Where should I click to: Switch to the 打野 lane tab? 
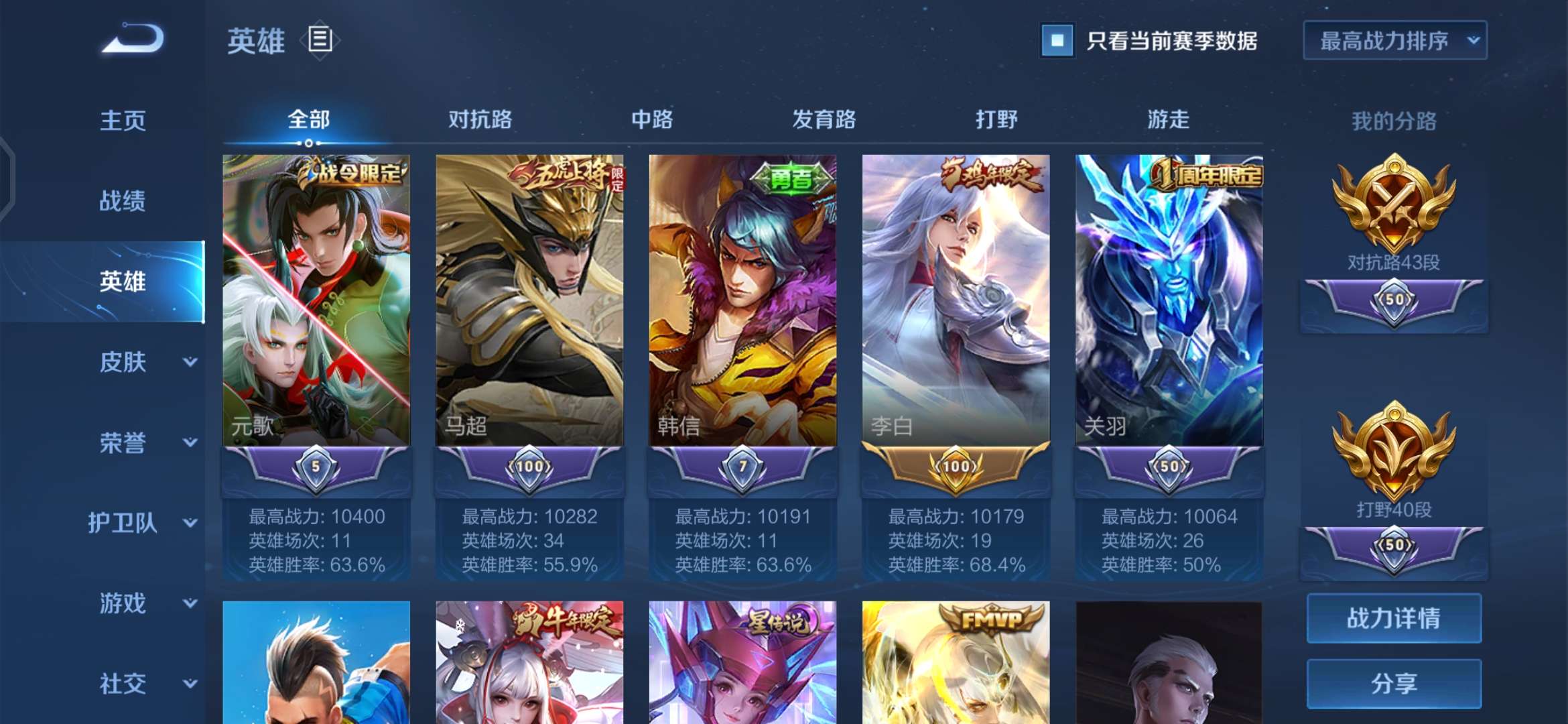pyautogui.click(x=998, y=120)
